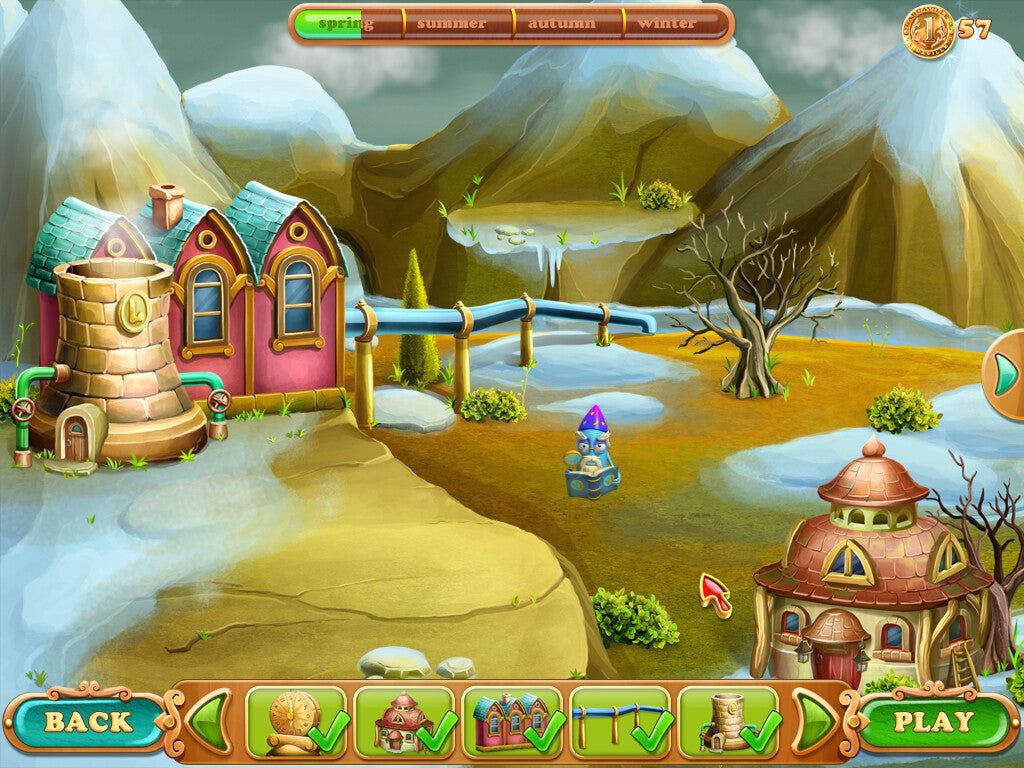Pick the blue pipeline tile
Image resolution: width=1024 pixels, height=768 pixels.
click(x=620, y=721)
